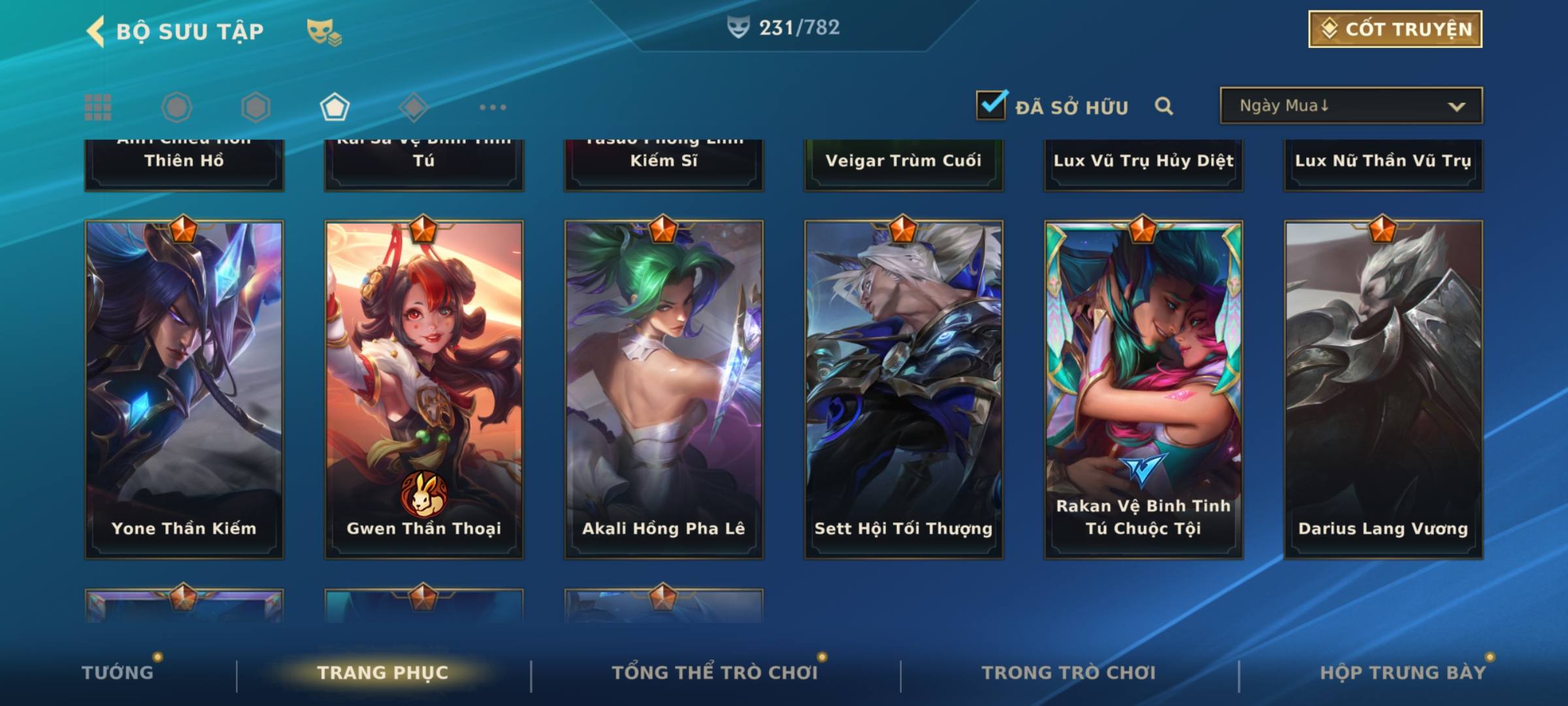Switch to the Tướng tab

click(118, 673)
